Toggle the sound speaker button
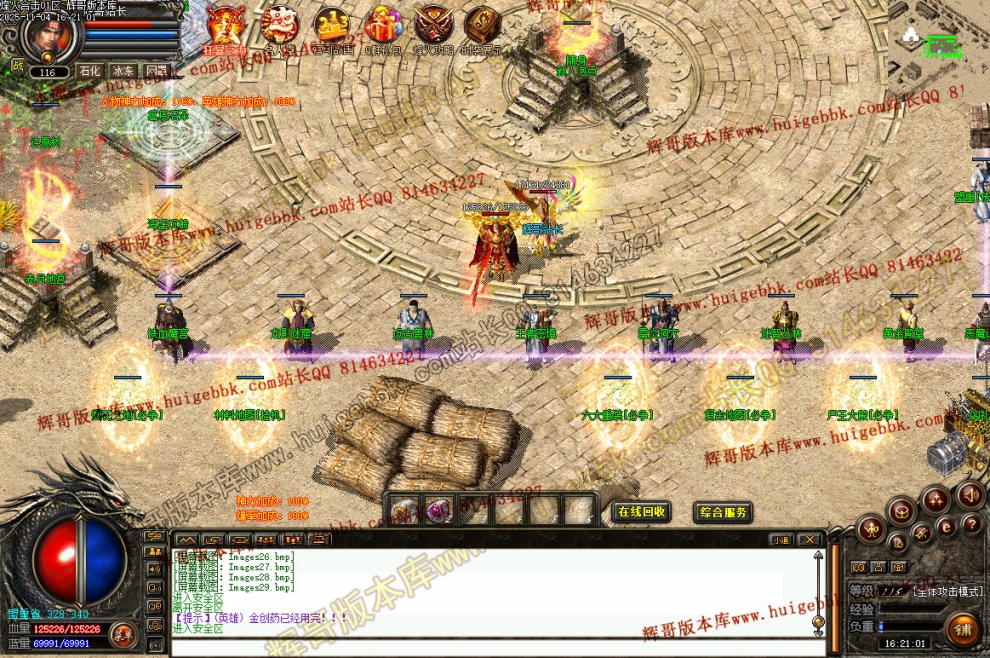The width and height of the screenshot is (990, 658). 968,493
